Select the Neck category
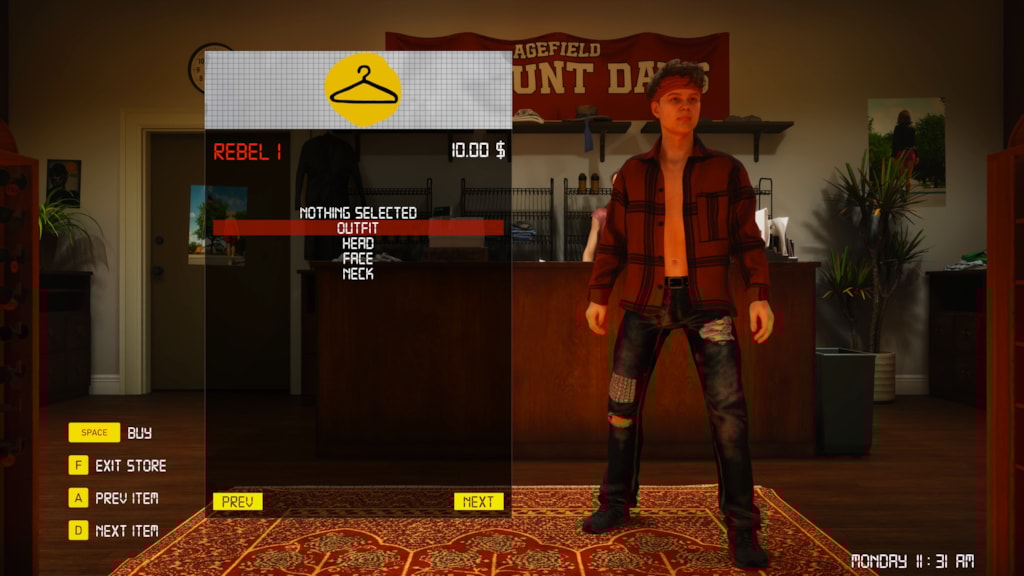The image size is (1024, 576). 358,273
